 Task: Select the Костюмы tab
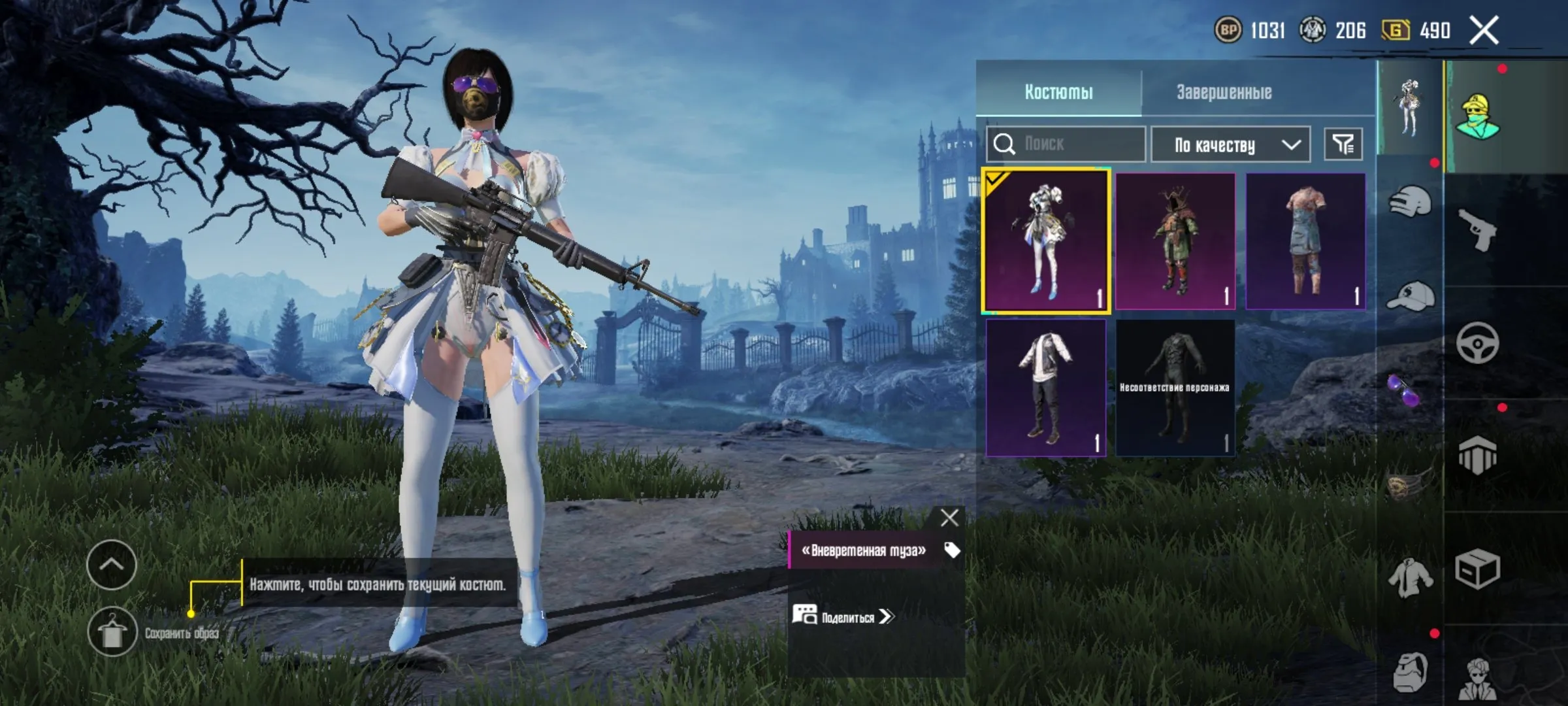pyautogui.click(x=1058, y=92)
